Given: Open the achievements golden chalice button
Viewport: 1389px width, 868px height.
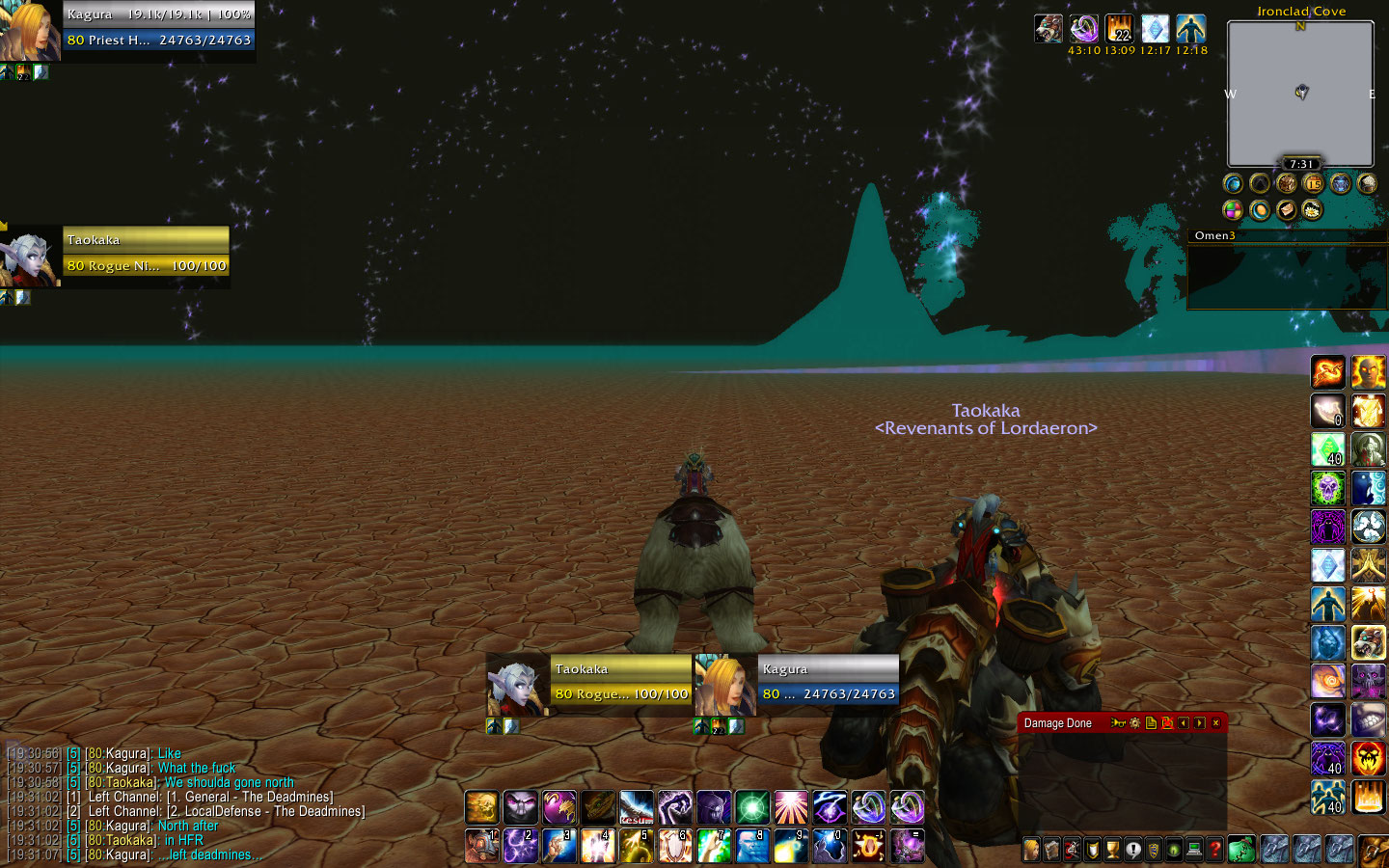Looking at the screenshot, I should coord(1112,850).
